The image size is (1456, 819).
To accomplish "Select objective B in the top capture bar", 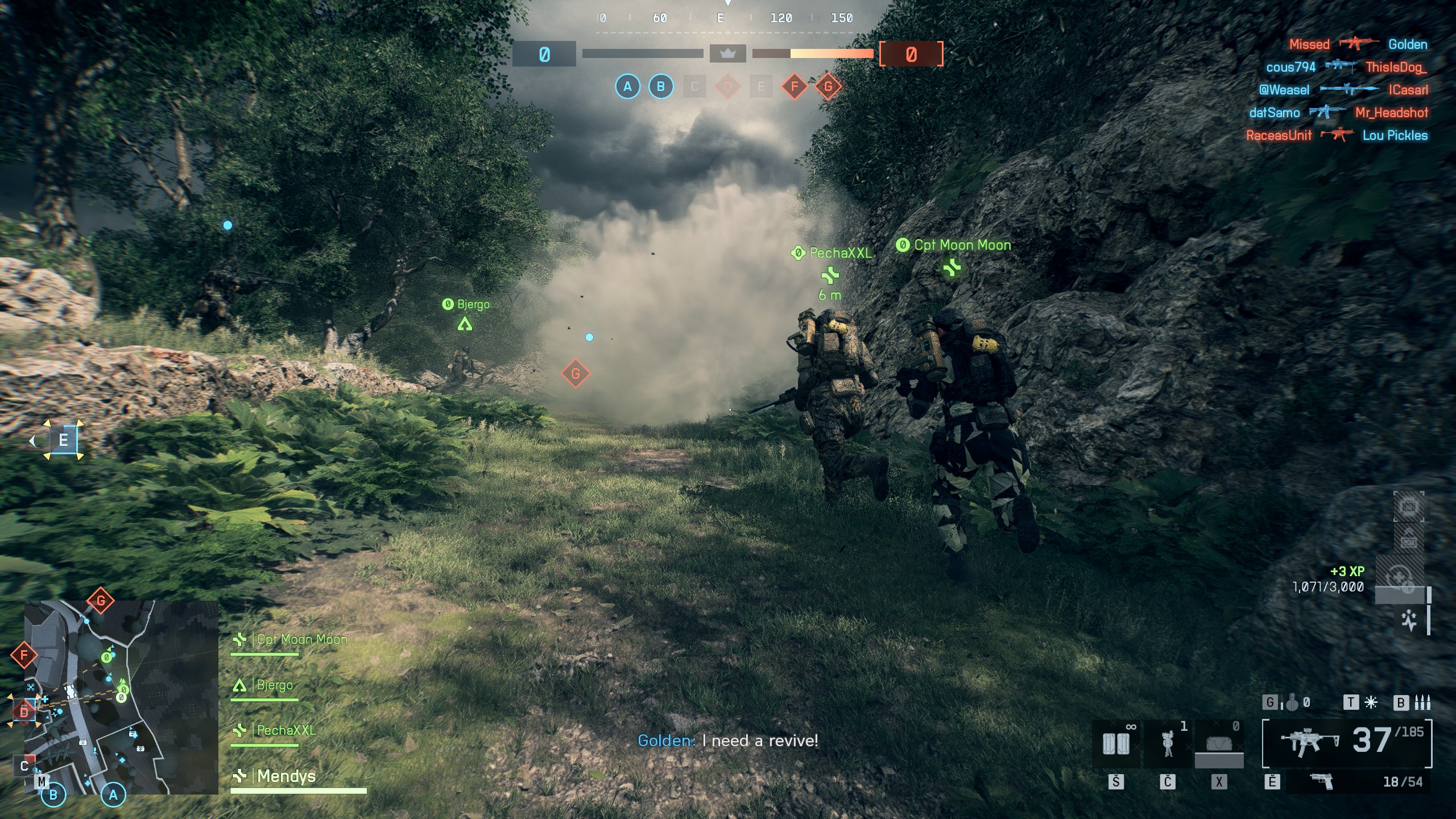I will pyautogui.click(x=660, y=87).
